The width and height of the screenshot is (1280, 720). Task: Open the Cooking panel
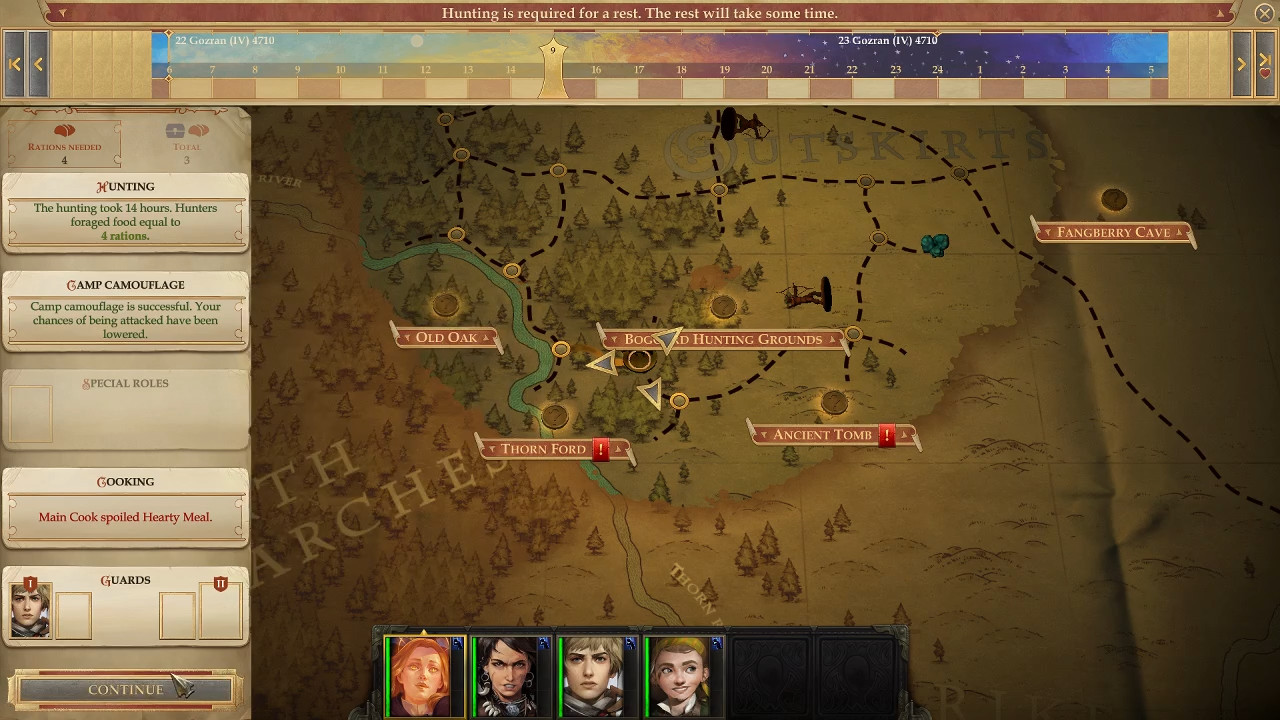(x=125, y=507)
